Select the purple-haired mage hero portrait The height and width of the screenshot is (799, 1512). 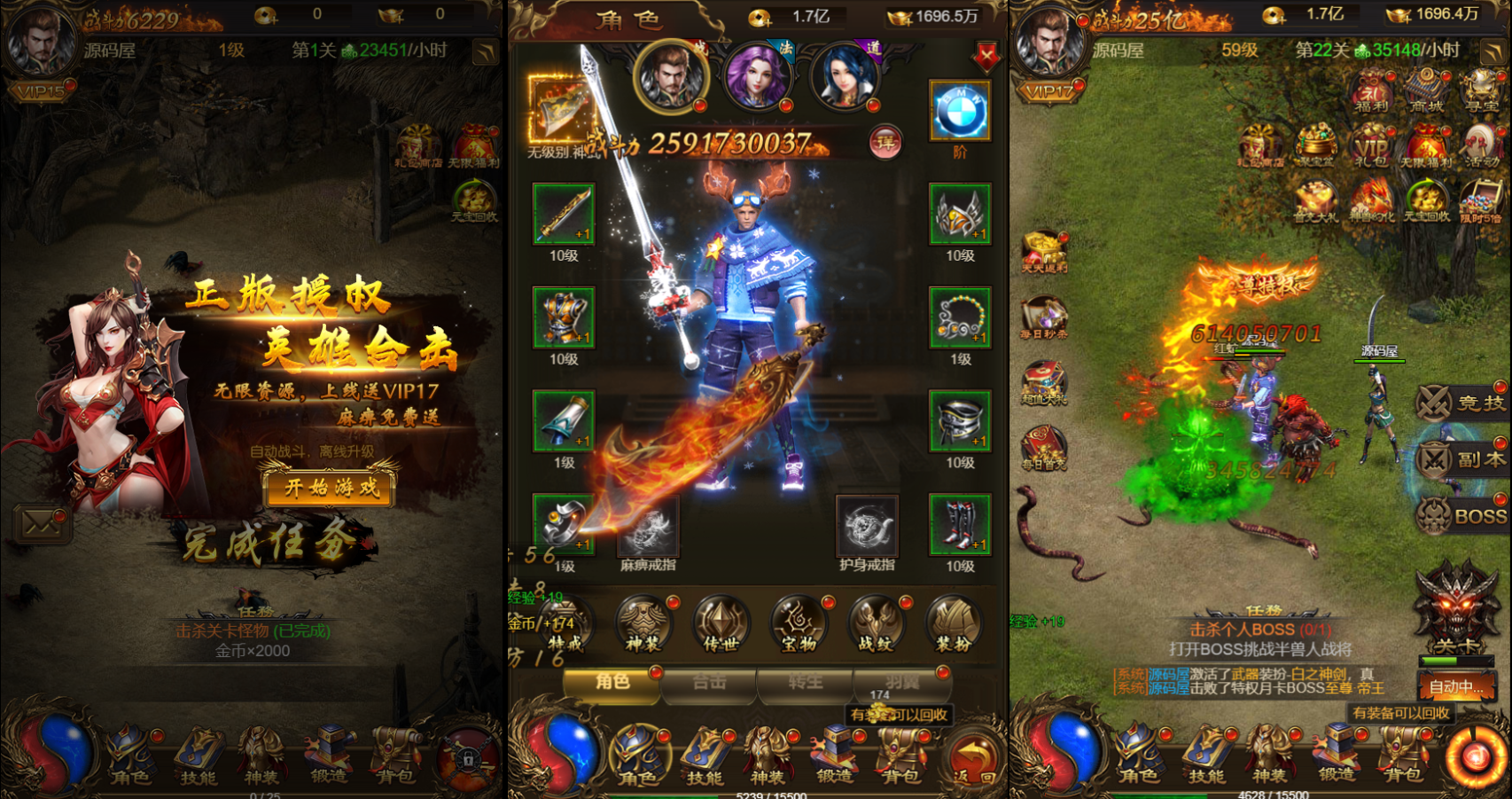(x=757, y=77)
